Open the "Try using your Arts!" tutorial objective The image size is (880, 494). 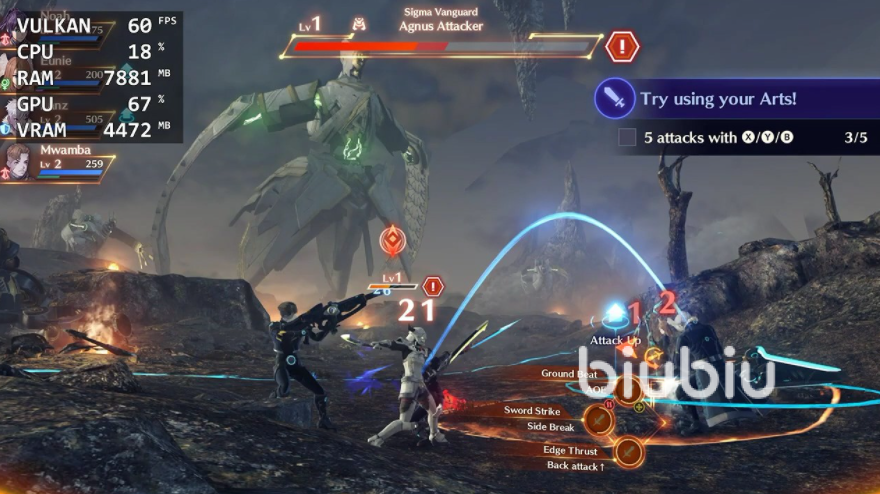pyautogui.click(x=718, y=99)
